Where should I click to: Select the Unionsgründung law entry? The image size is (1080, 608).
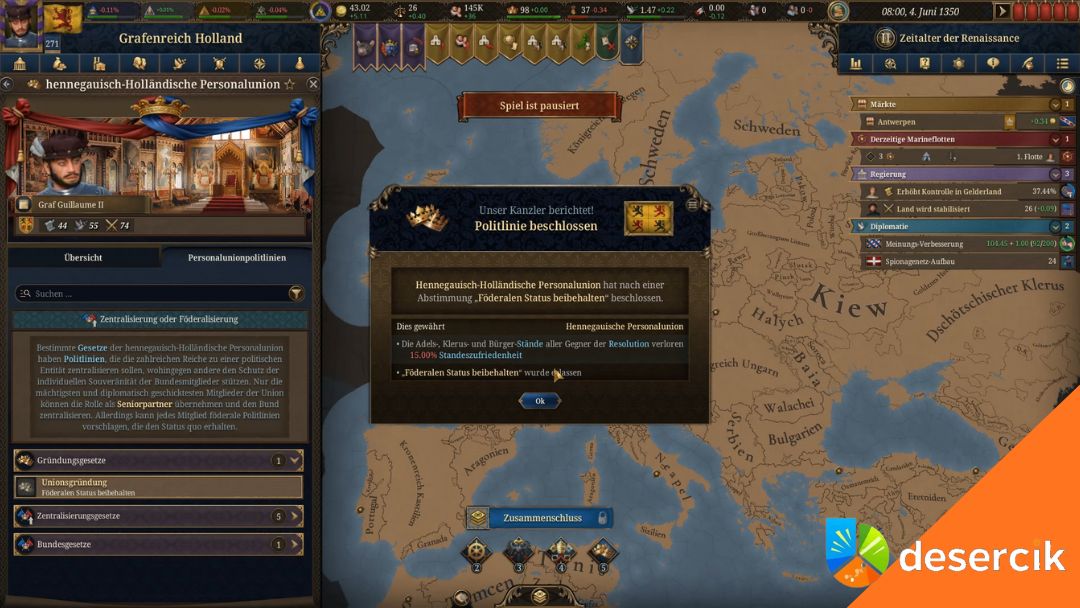click(x=160, y=487)
